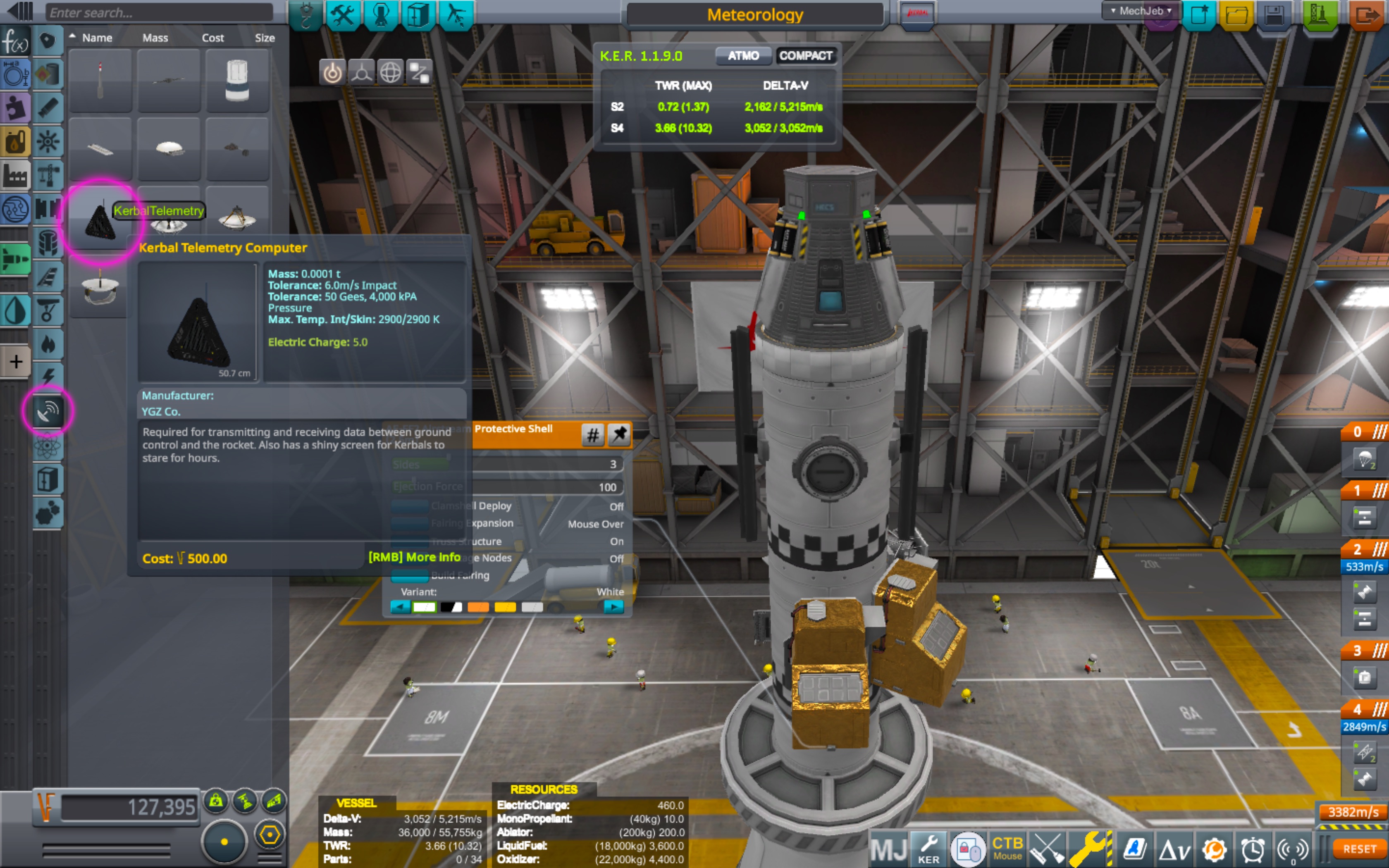1389x868 pixels.
Task: Save the craft with the floppy icon
Action: coord(1274,15)
